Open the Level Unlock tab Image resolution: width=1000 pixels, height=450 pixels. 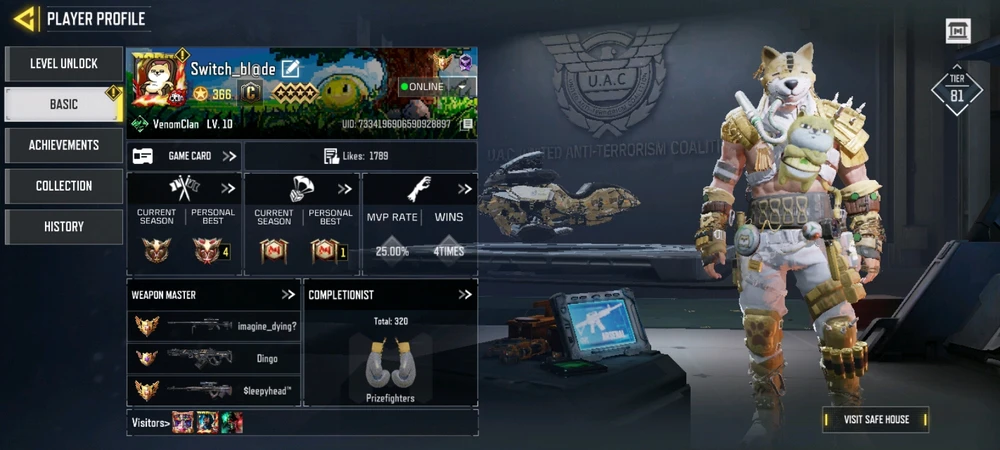[63, 64]
